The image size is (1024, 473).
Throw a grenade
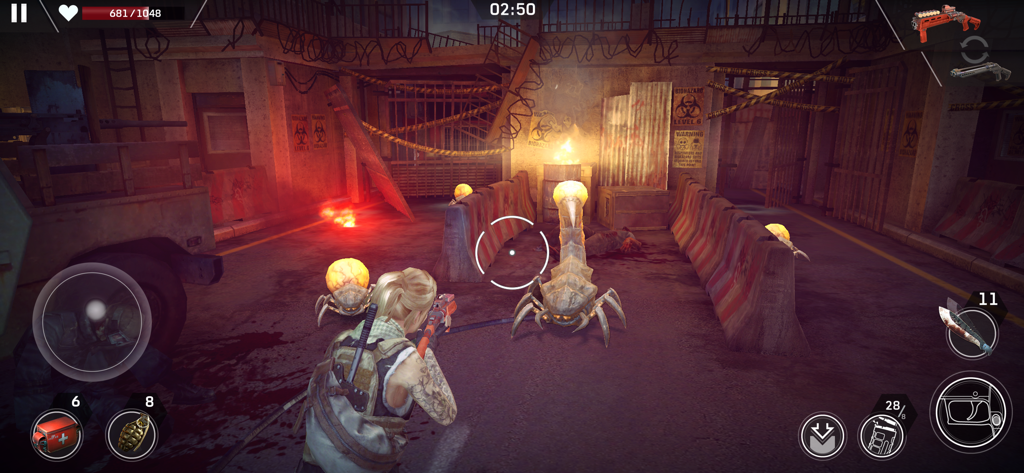[x=131, y=435]
